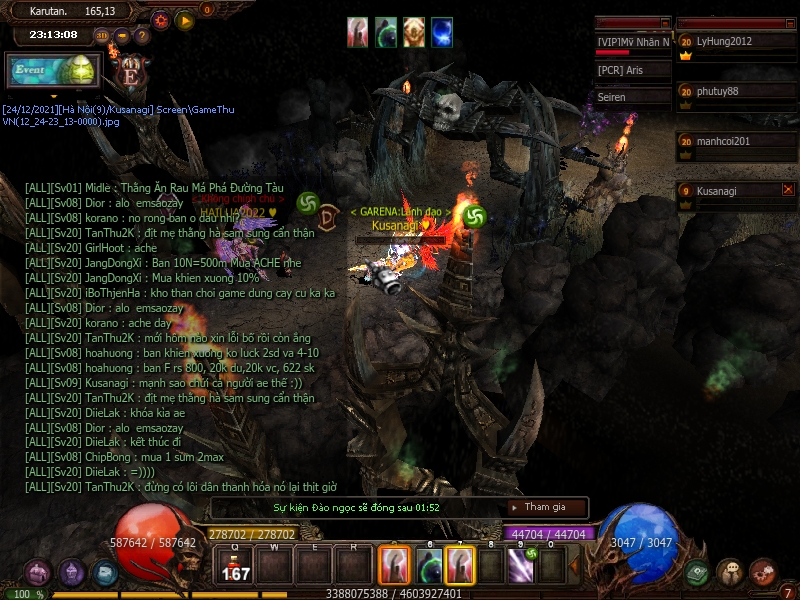Toggle the 3D view button
Viewport: 800px width, 600px height.
(x=101, y=35)
